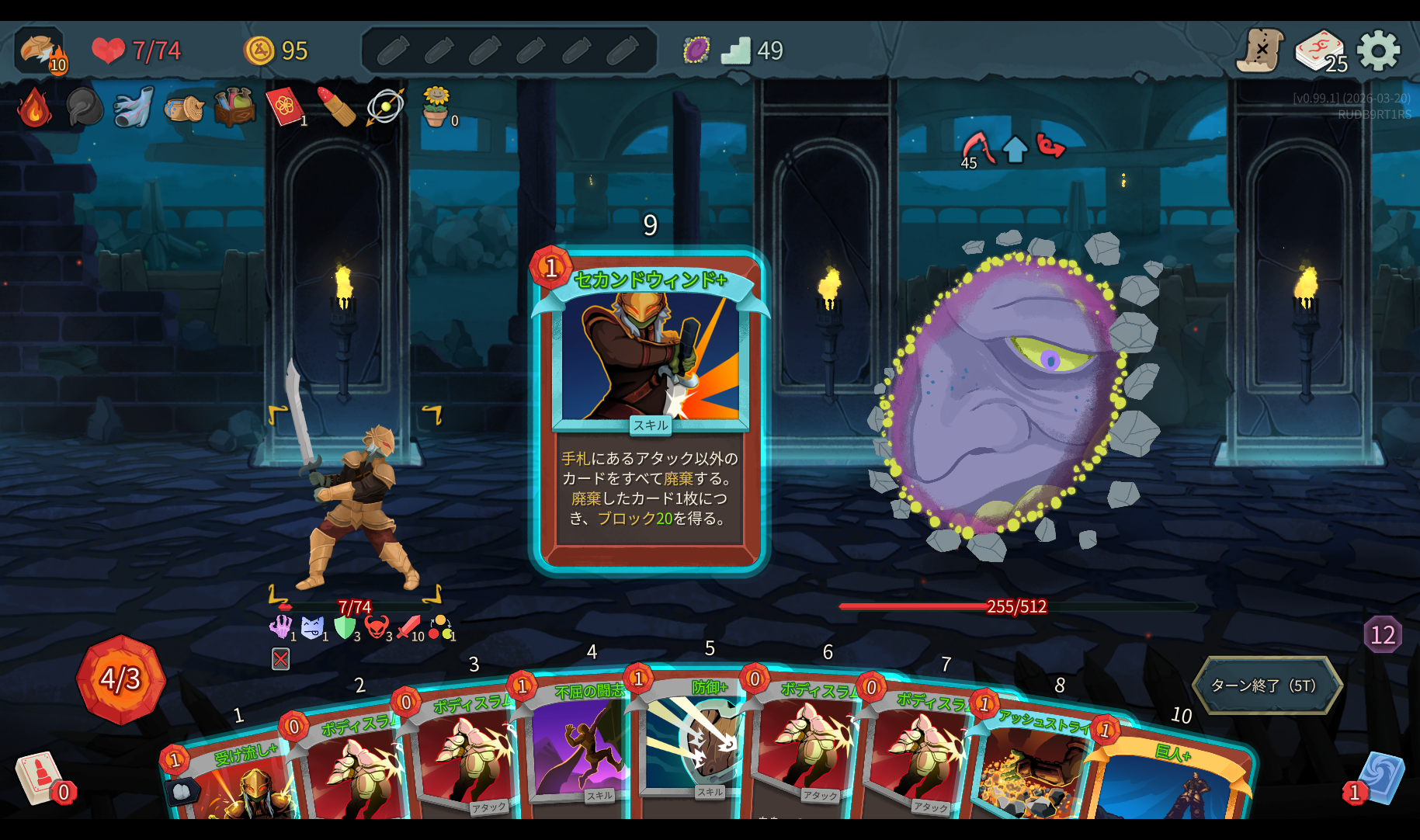Open the settings gear menu

tap(1378, 51)
